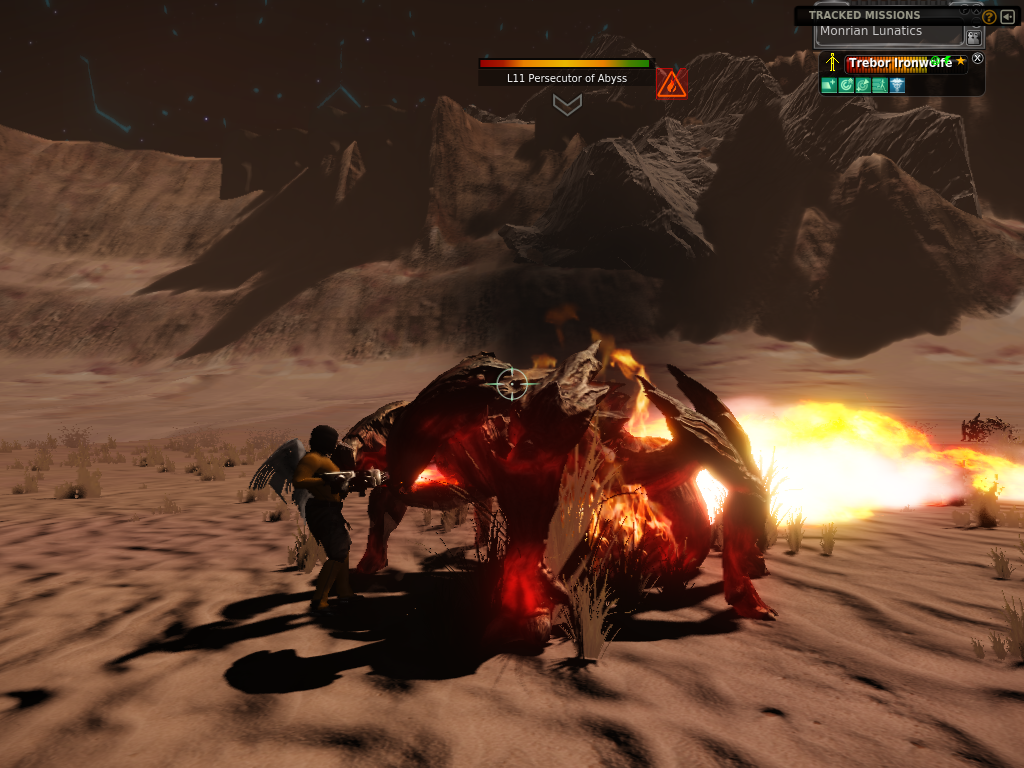Click the fire hazard warning icon
Viewport: 1024px width, 768px height.
(x=671, y=84)
